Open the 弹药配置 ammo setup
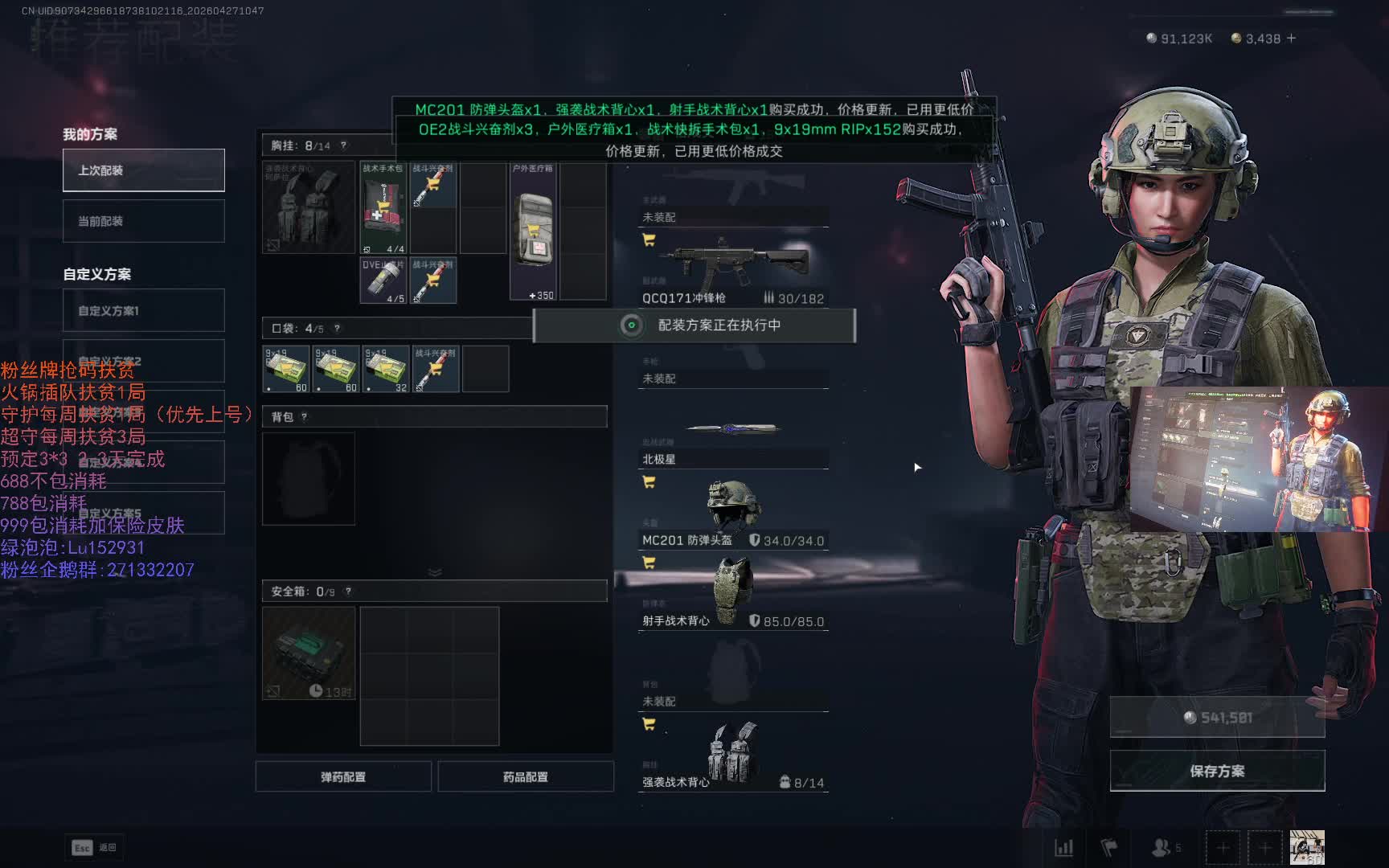Screen dimensions: 1389x868 [x=343, y=777]
